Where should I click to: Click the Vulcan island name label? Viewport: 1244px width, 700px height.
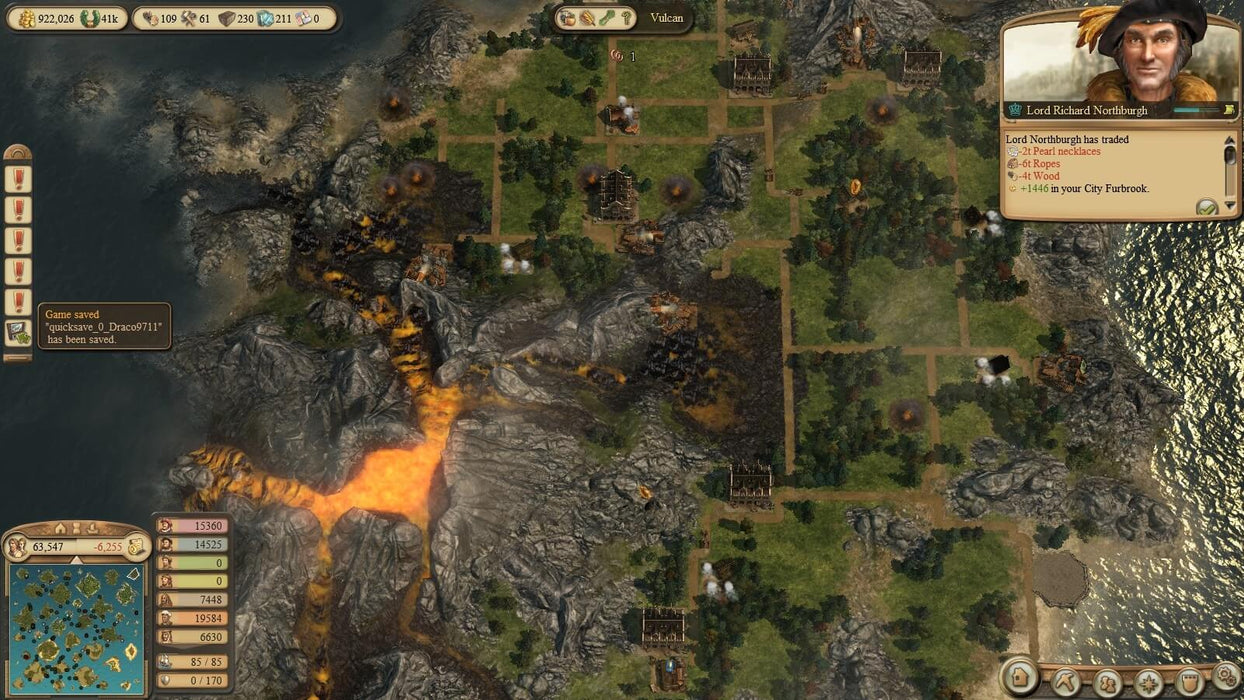tap(667, 18)
